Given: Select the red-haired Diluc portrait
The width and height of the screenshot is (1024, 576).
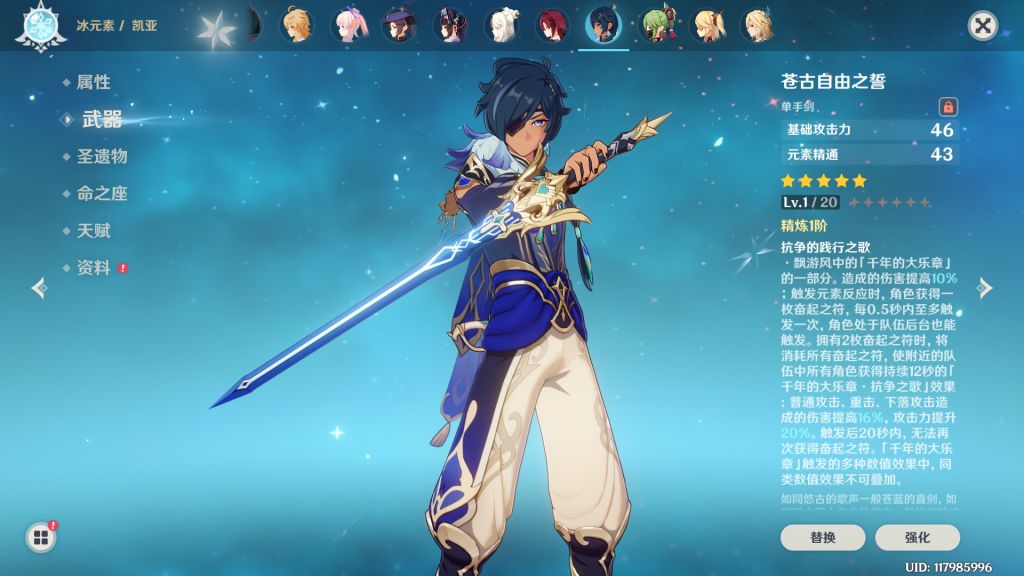Looking at the screenshot, I should tap(552, 26).
